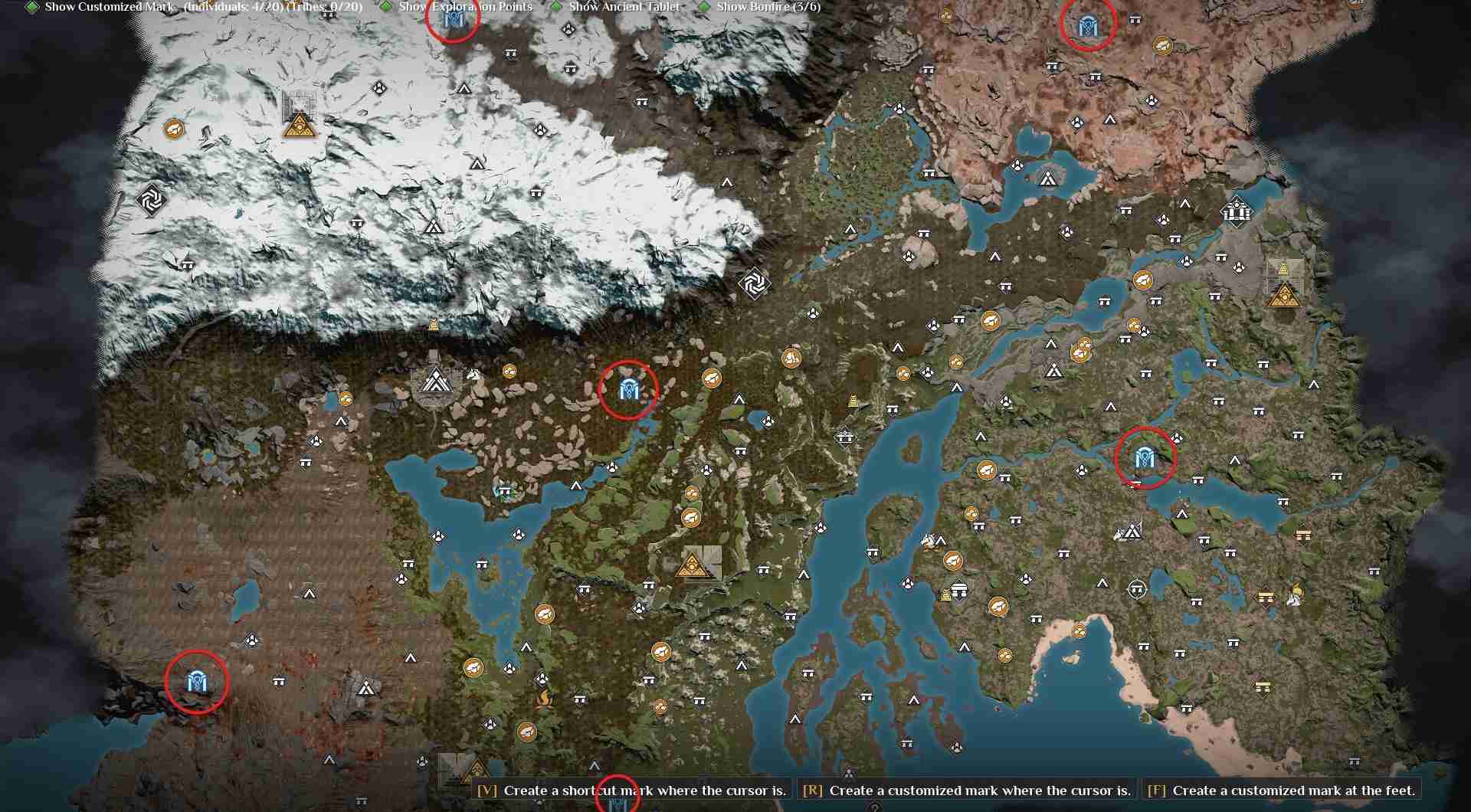Choose the large tent marker on the stone emblem

(436, 381)
